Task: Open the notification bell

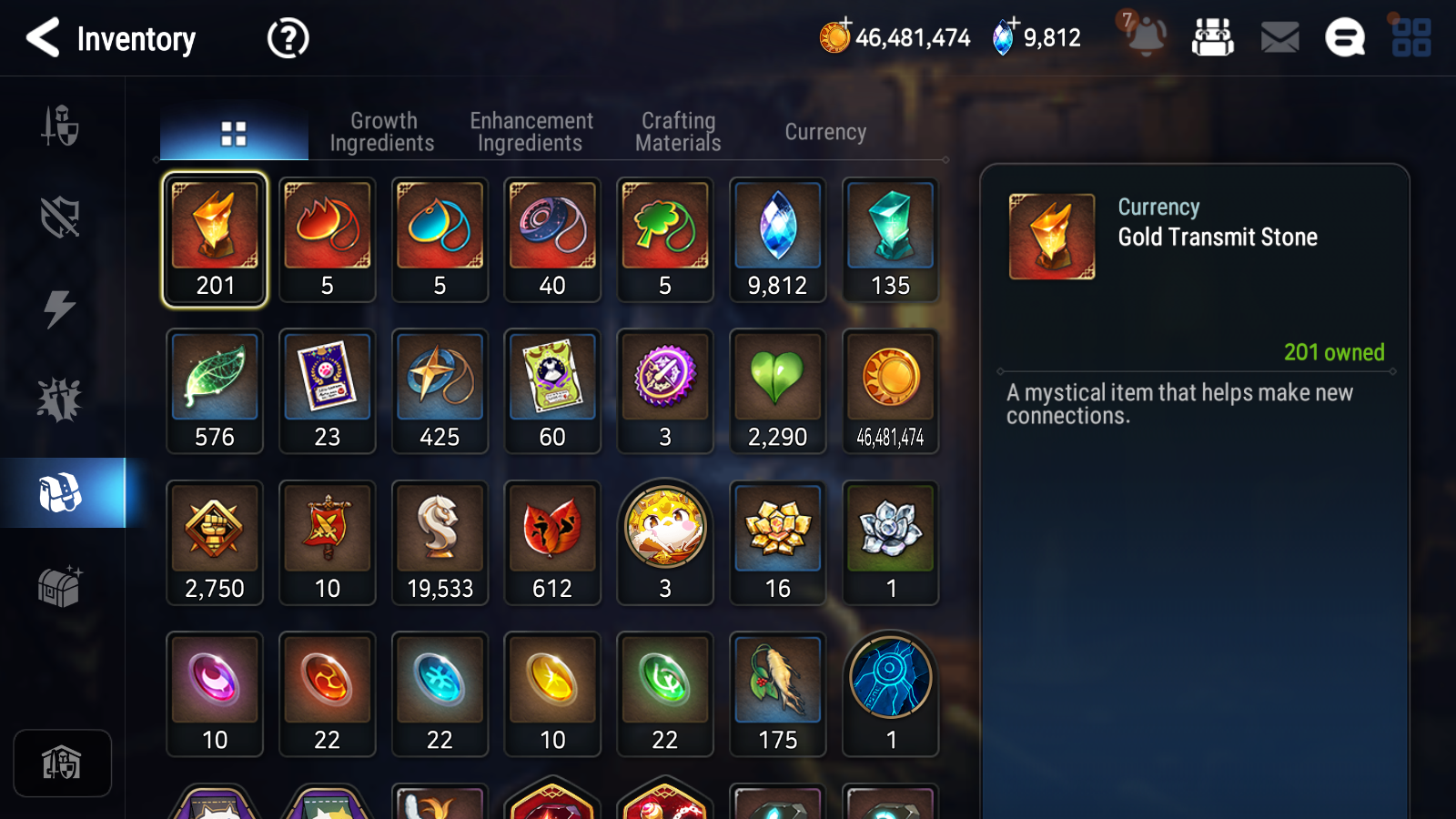Action: [x=1145, y=36]
